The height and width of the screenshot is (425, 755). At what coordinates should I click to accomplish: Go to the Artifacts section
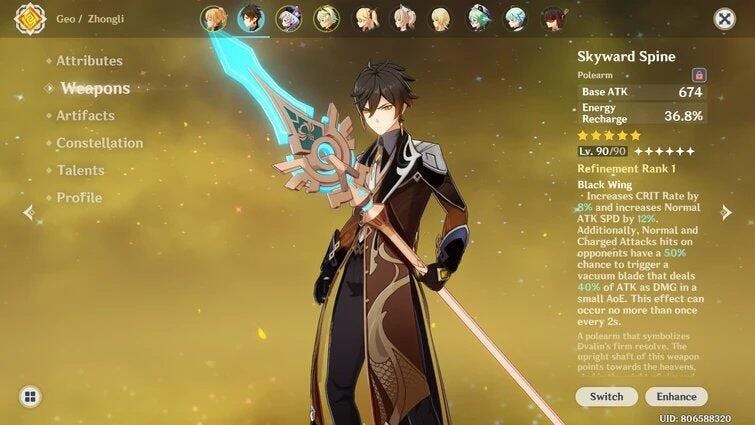(x=85, y=116)
